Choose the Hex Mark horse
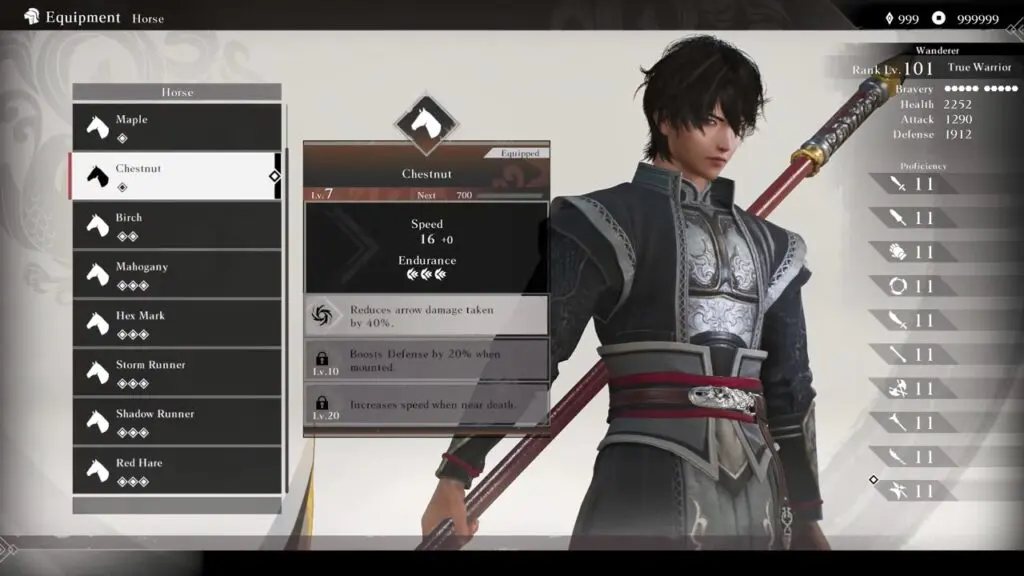The image size is (1024, 576). (177, 323)
